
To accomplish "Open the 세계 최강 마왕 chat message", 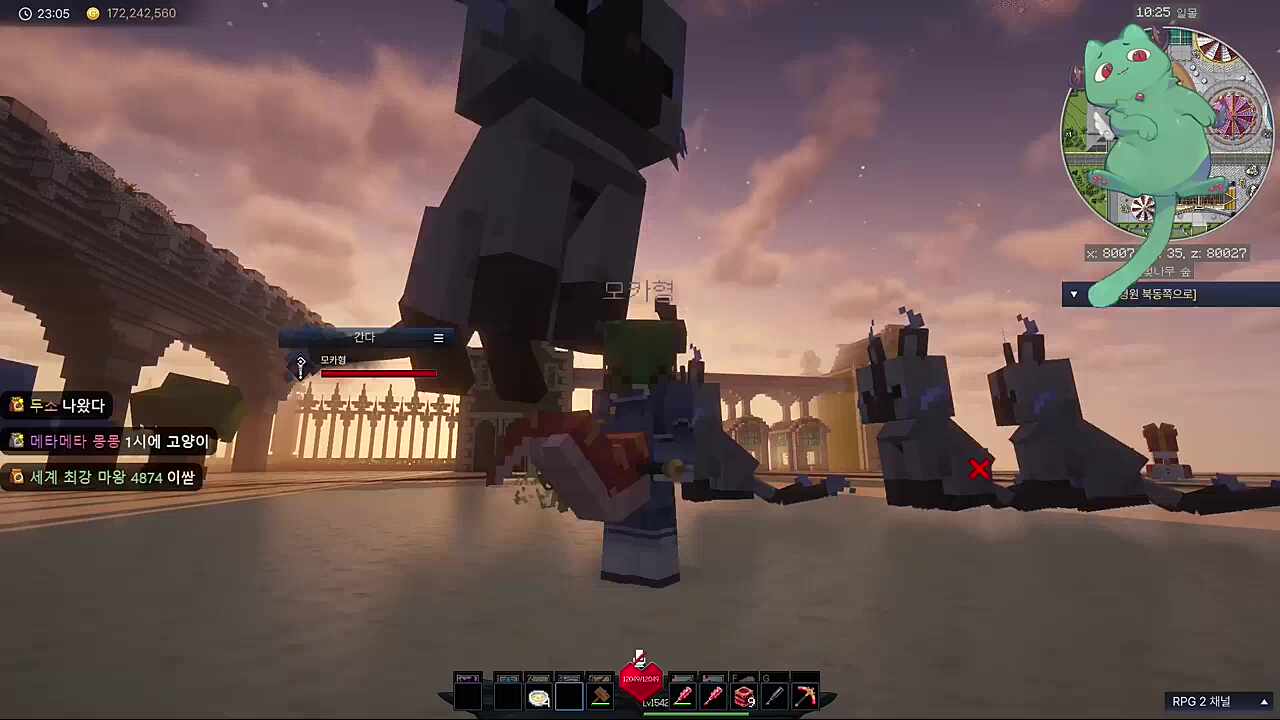I will pos(102,477).
